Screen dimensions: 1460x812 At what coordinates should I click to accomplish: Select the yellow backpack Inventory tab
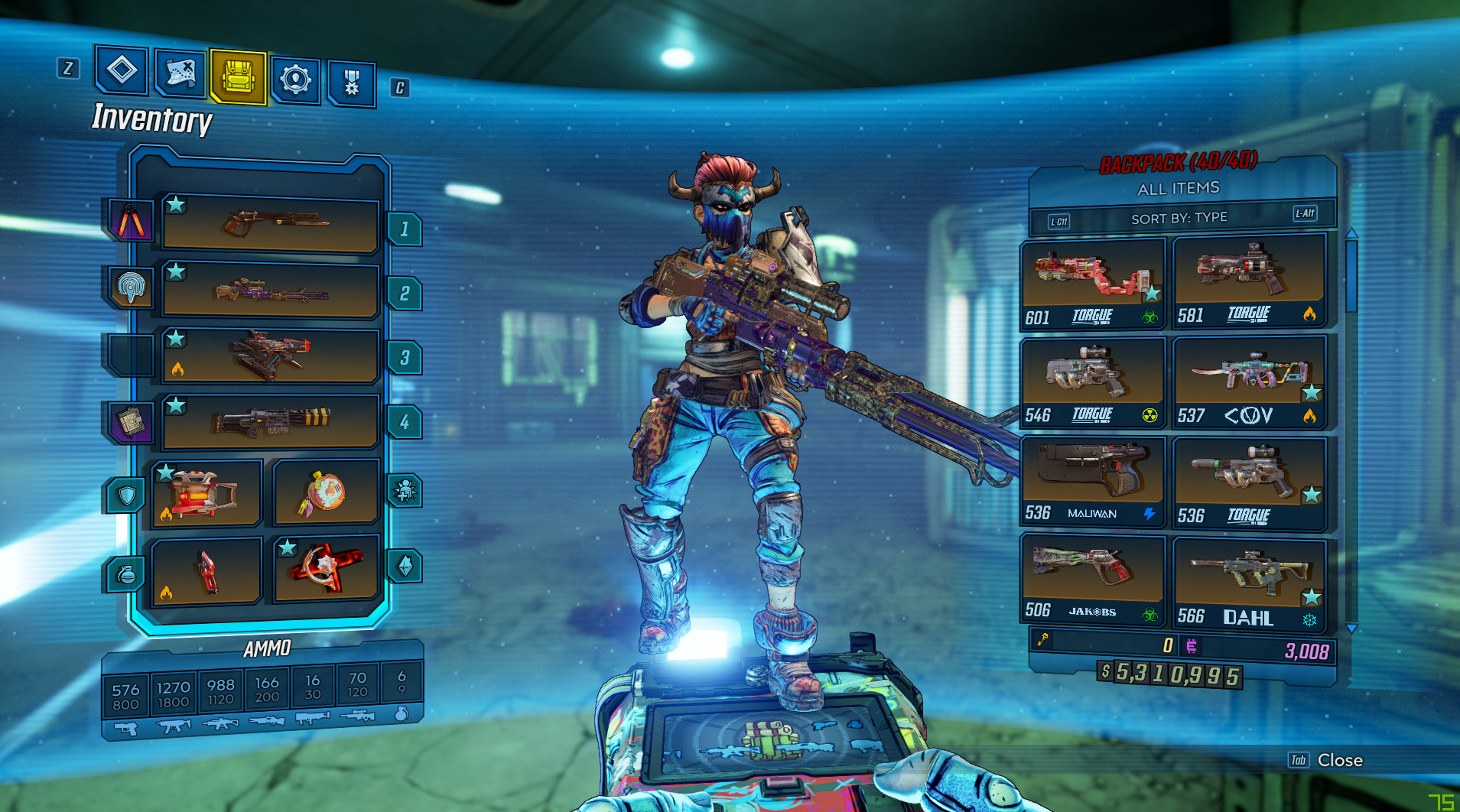point(238,77)
